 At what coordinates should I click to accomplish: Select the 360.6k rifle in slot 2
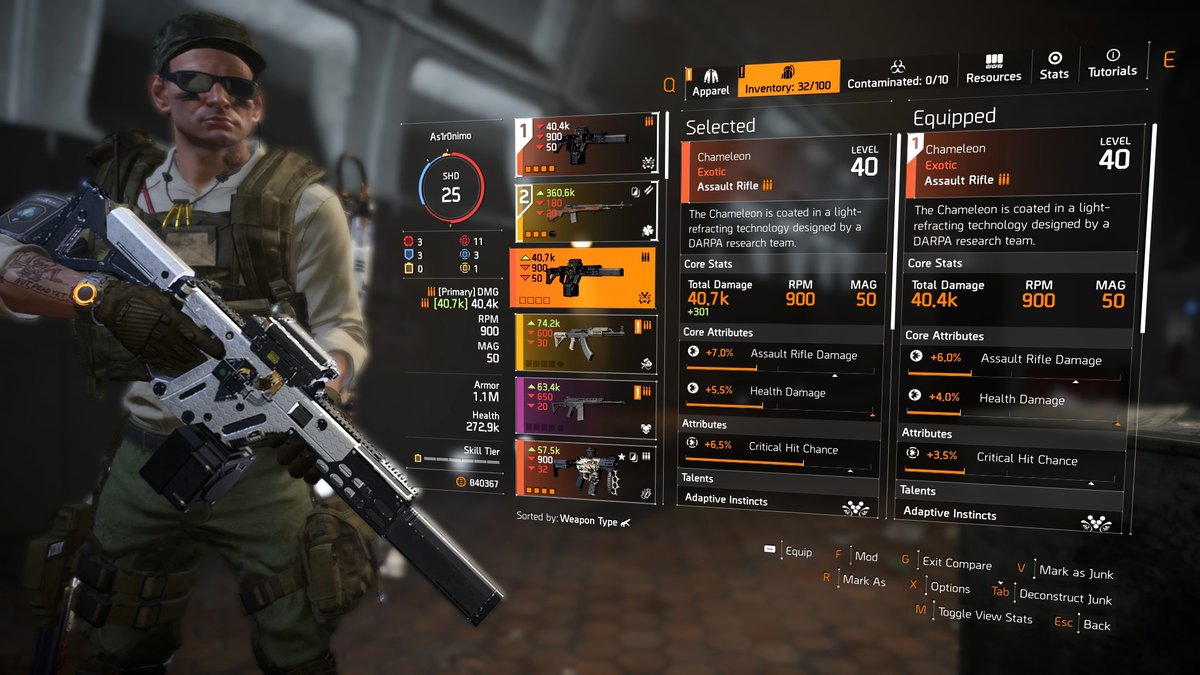pyautogui.click(x=585, y=212)
